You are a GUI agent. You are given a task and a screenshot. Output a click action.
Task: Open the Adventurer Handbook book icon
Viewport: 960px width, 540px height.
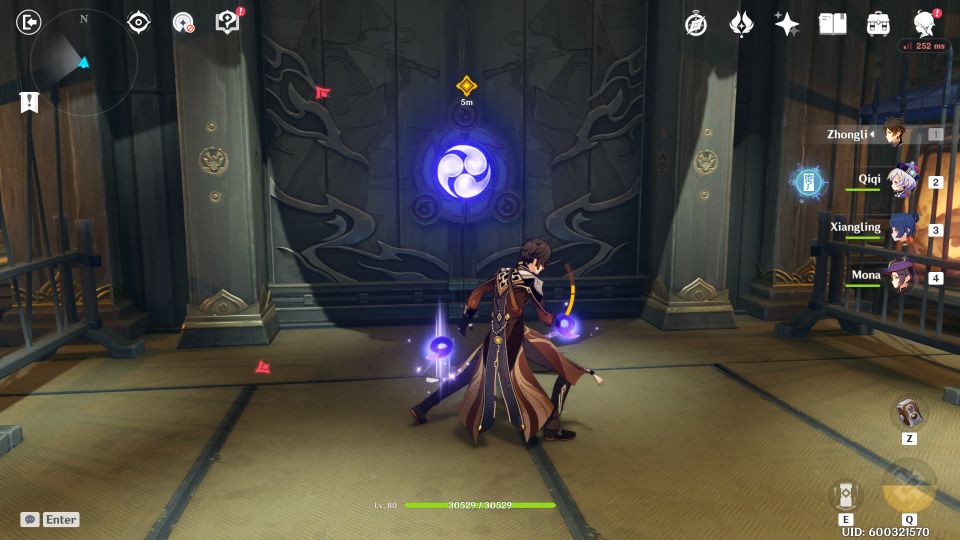click(x=832, y=25)
